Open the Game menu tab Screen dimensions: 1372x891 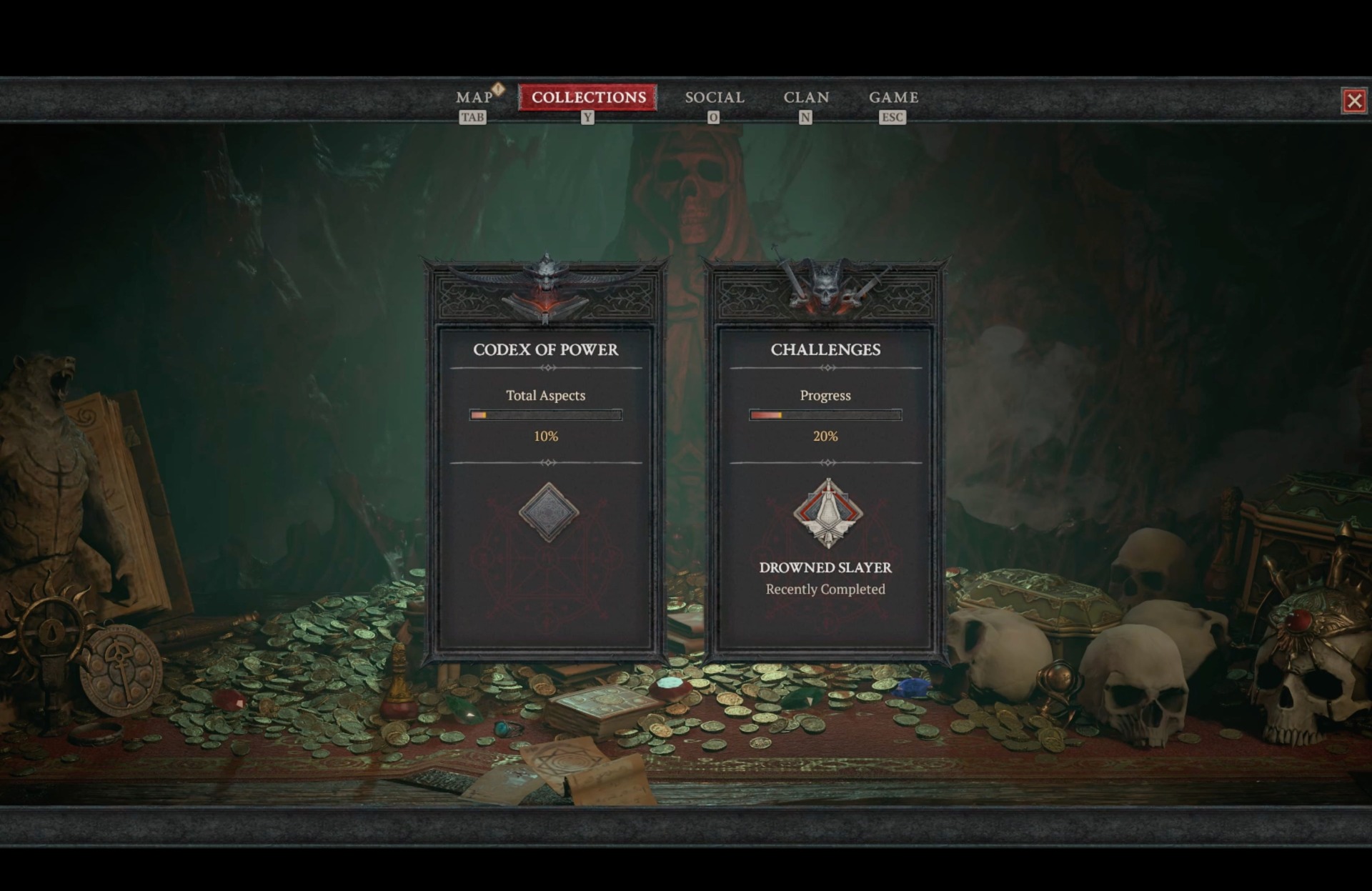893,97
